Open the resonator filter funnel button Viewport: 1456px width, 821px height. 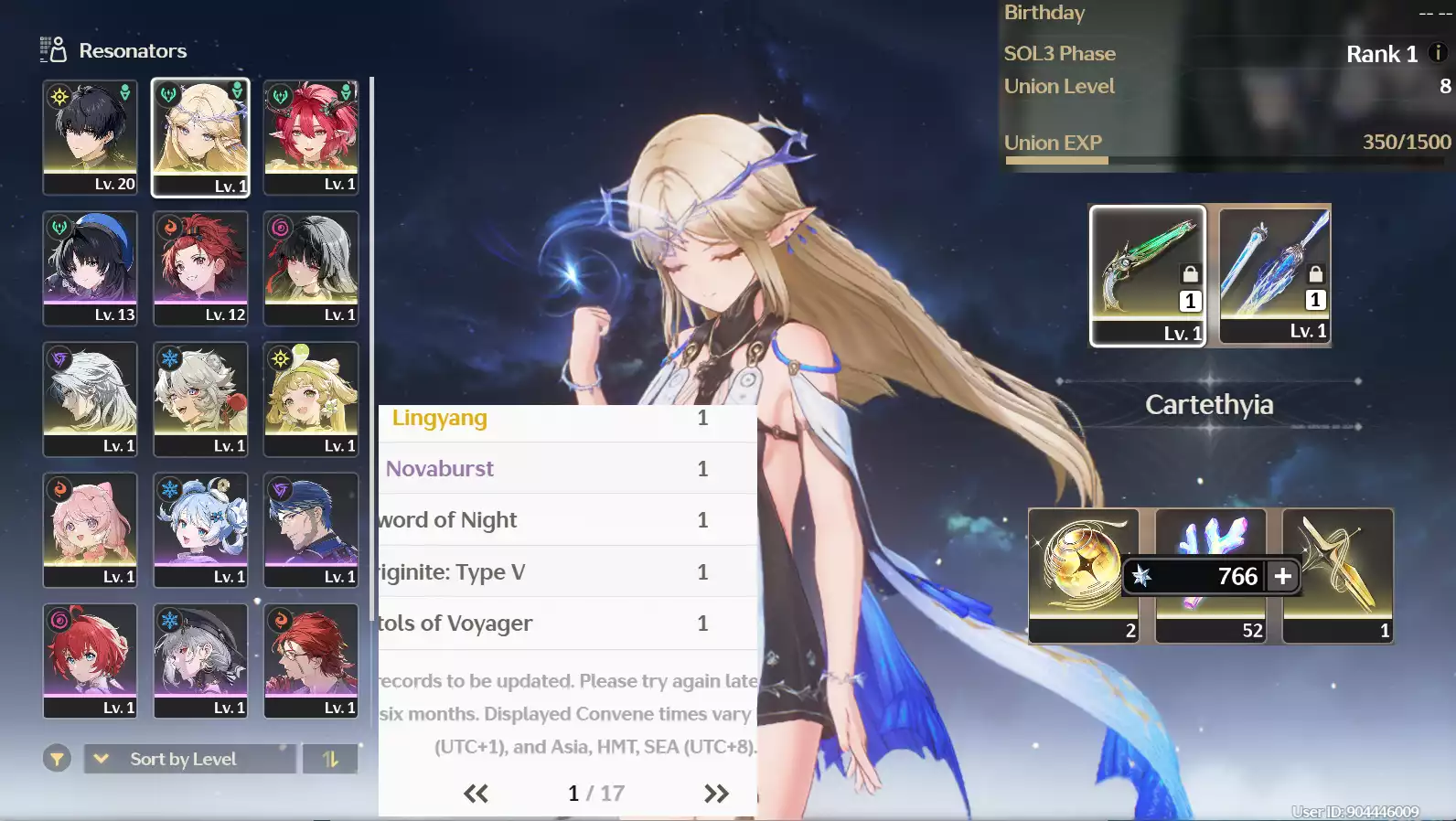coord(57,759)
